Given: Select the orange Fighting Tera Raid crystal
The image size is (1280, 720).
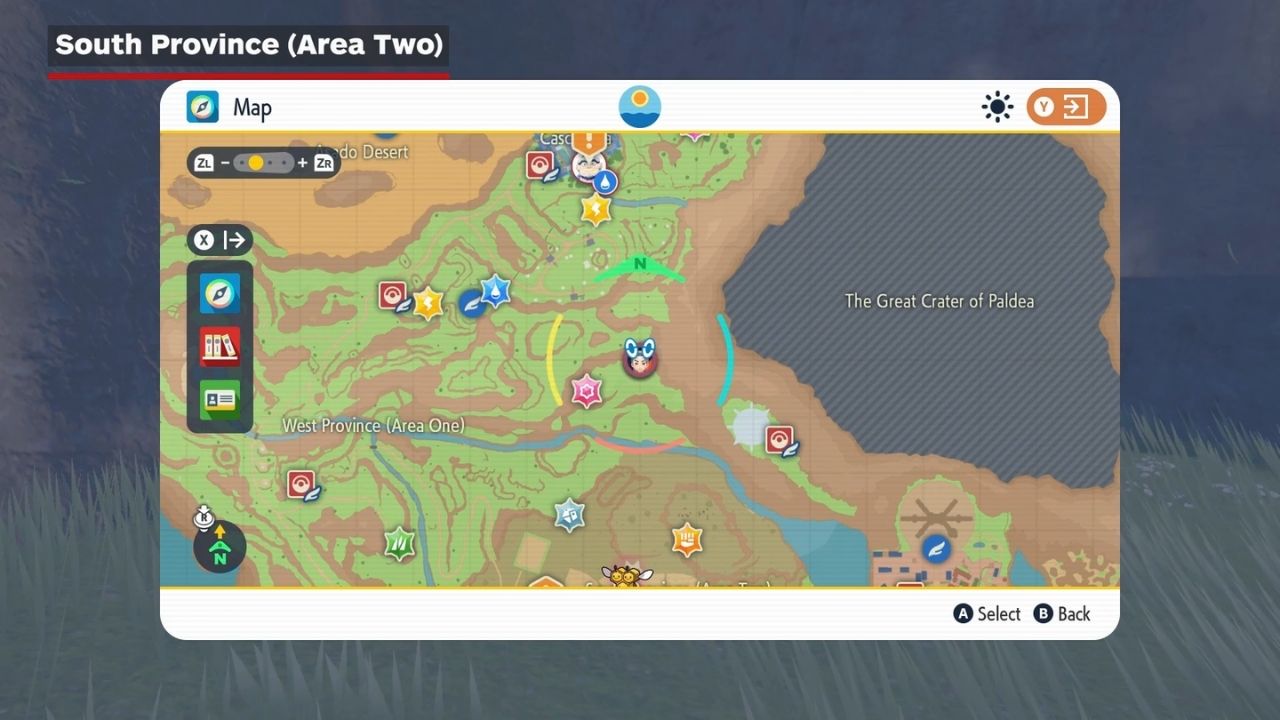Looking at the screenshot, I should coord(686,540).
